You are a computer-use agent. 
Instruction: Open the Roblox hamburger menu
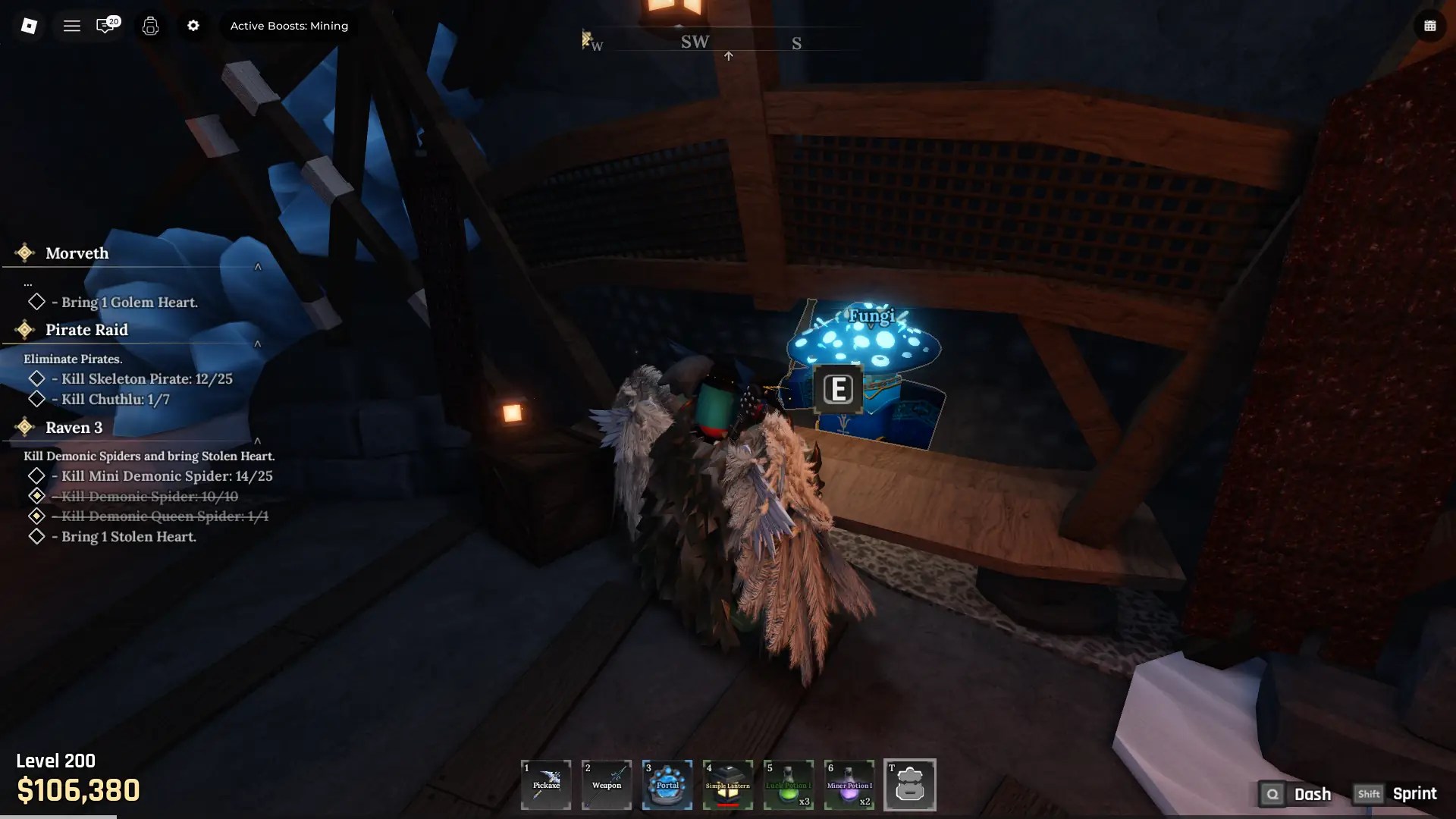coord(72,25)
